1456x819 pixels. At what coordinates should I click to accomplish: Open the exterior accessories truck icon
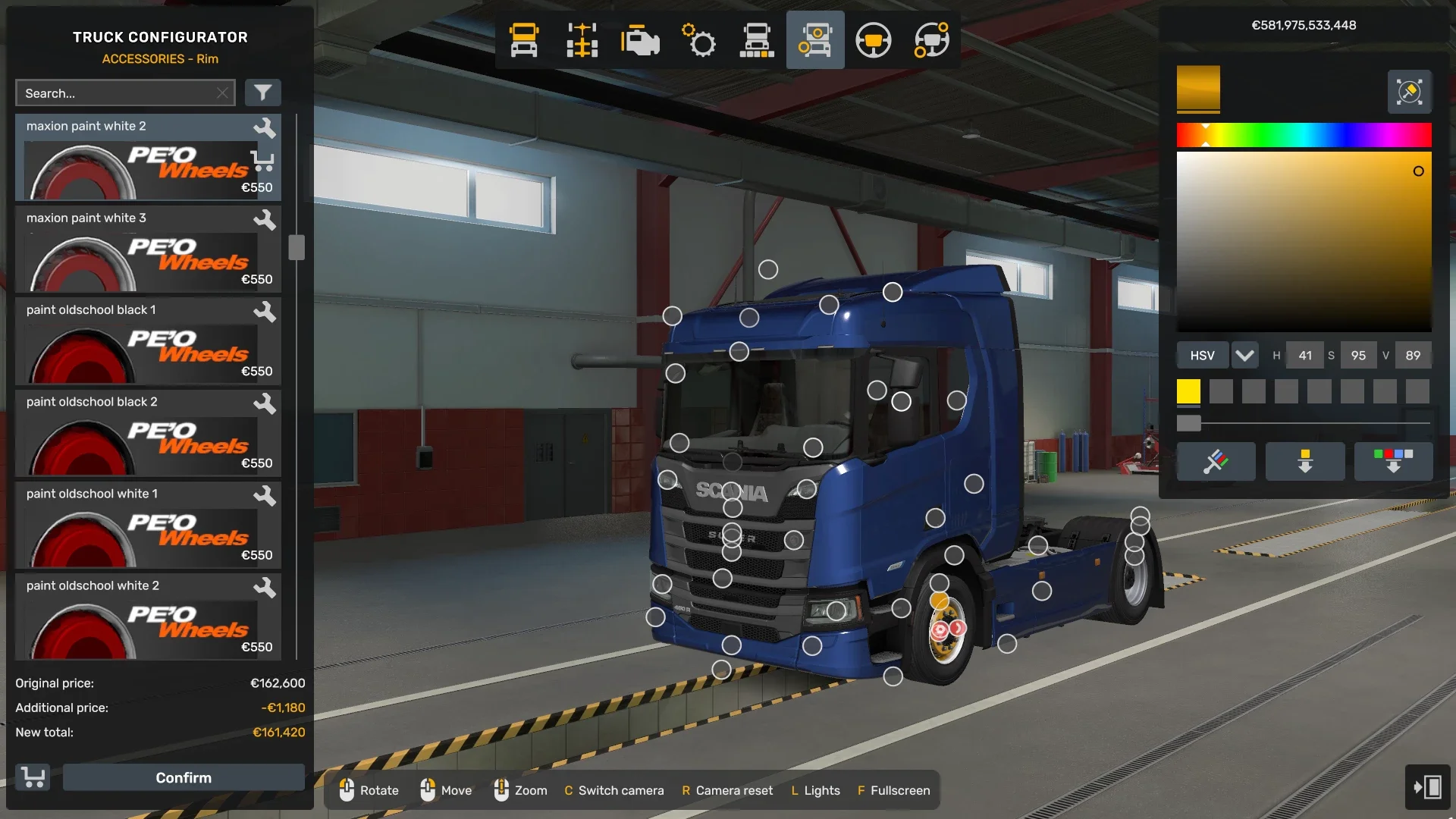tap(757, 40)
